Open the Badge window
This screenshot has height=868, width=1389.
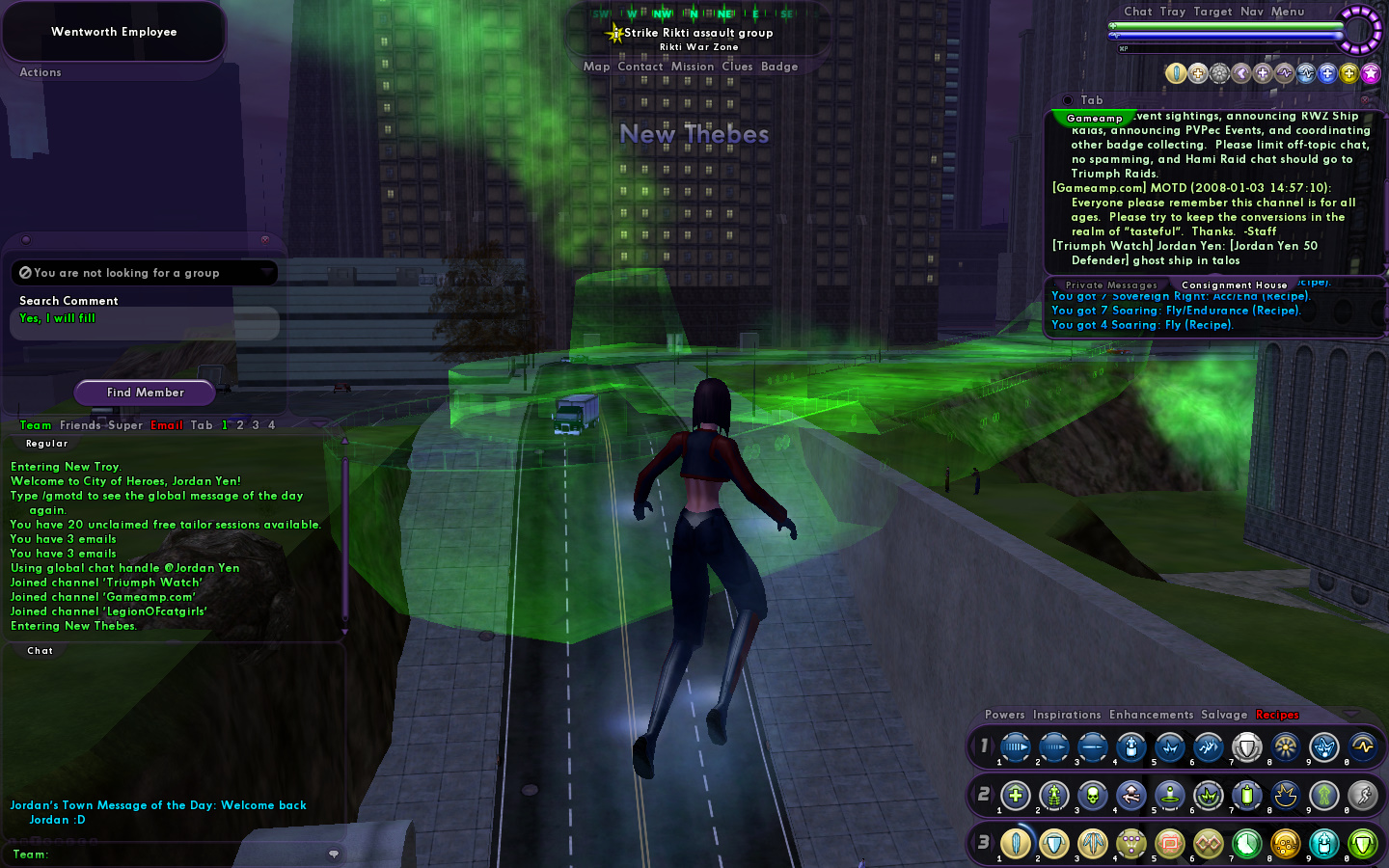(x=779, y=67)
